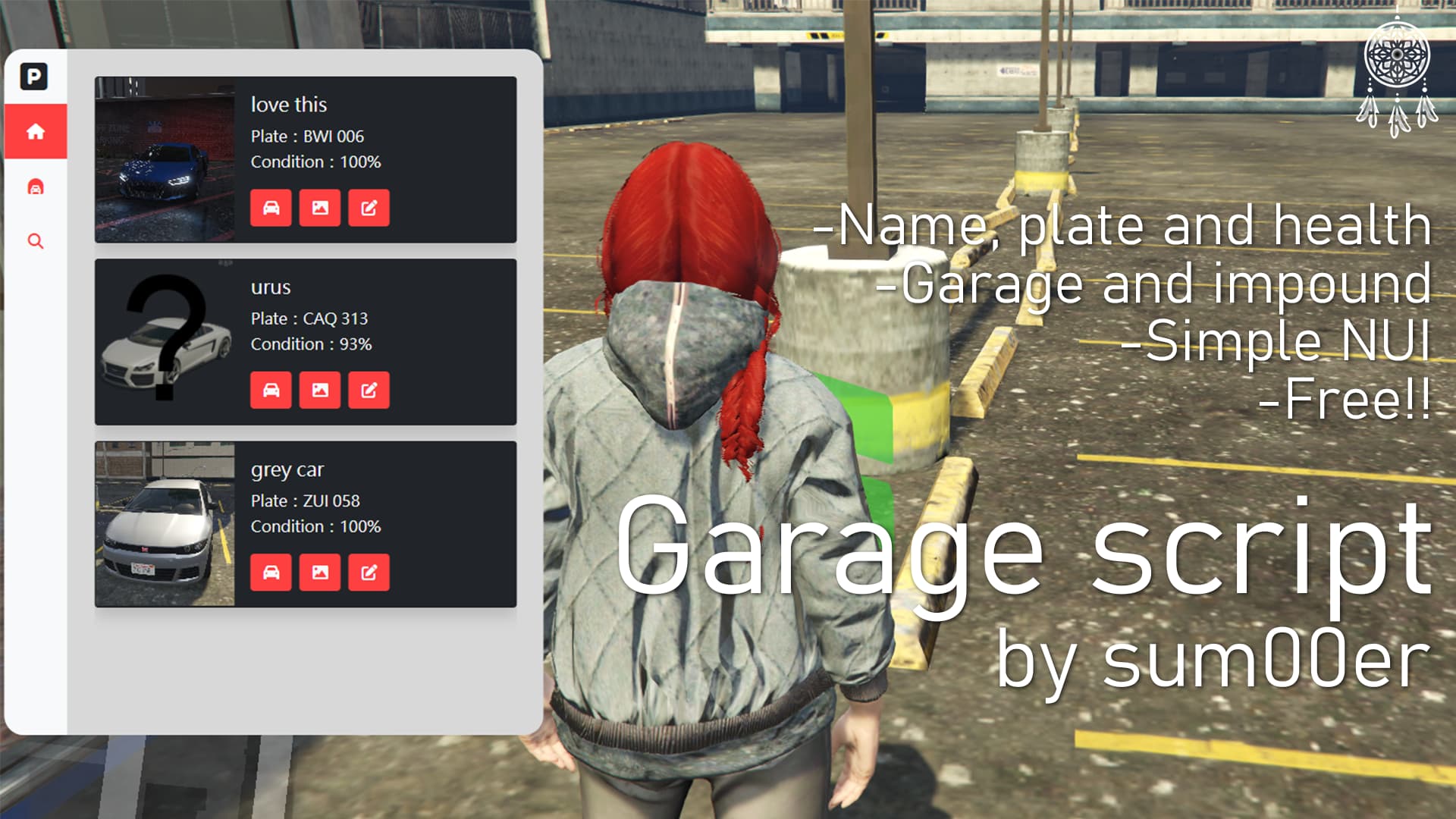Click the image icon on "love this" card
Viewport: 1456px width, 819px height.
pos(320,209)
